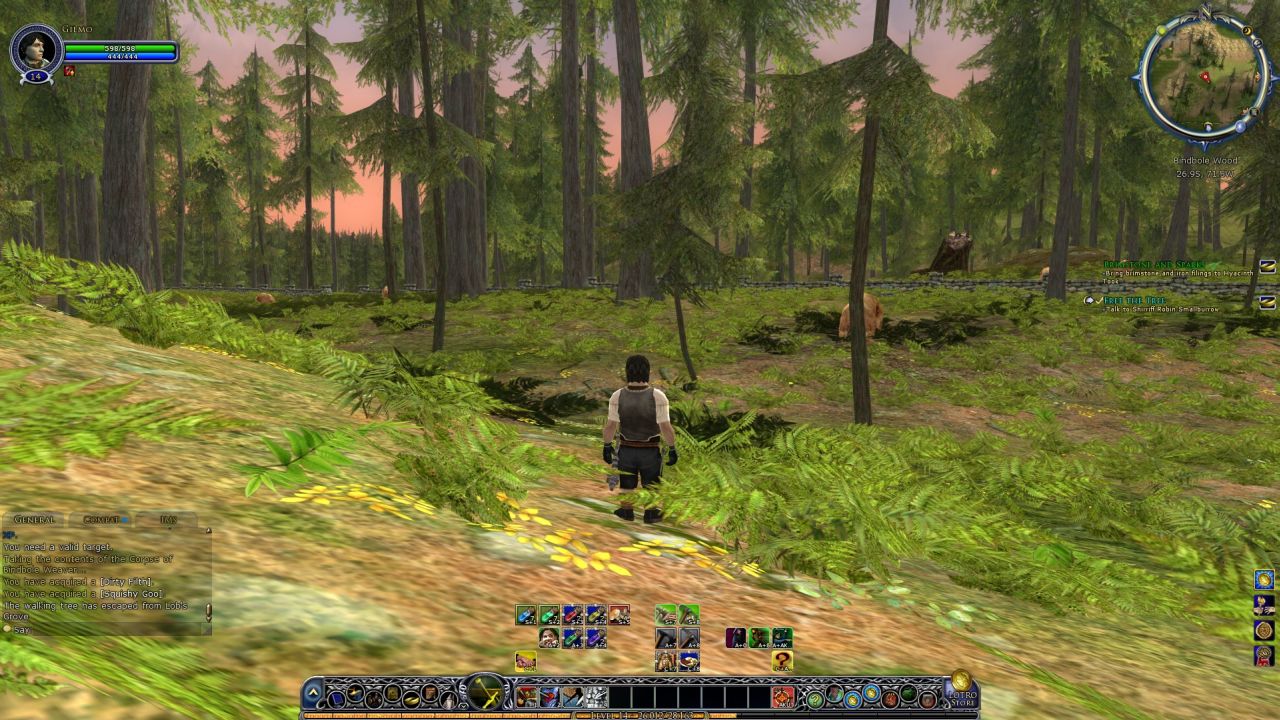
Task: Click the ring icon next to Brimstone quest
Action: [x=1267, y=266]
